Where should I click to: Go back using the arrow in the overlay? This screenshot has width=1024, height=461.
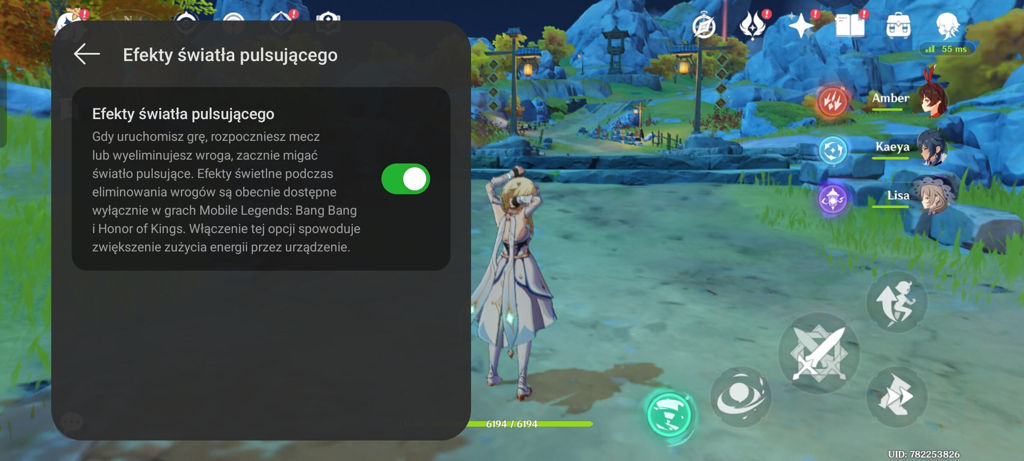[x=87, y=54]
